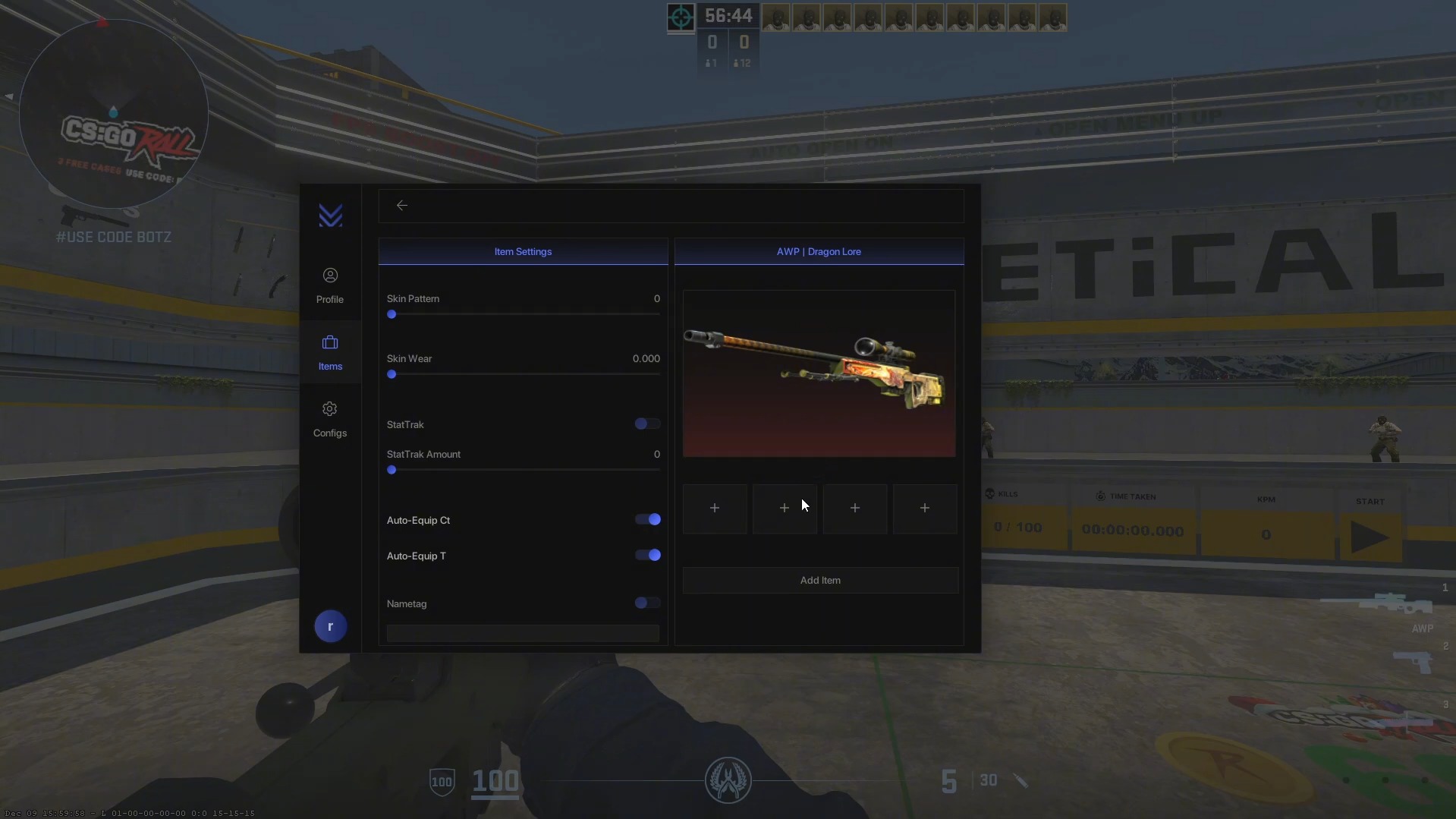Click the first plus slot below the preview
The height and width of the screenshot is (819, 1456).
click(714, 508)
